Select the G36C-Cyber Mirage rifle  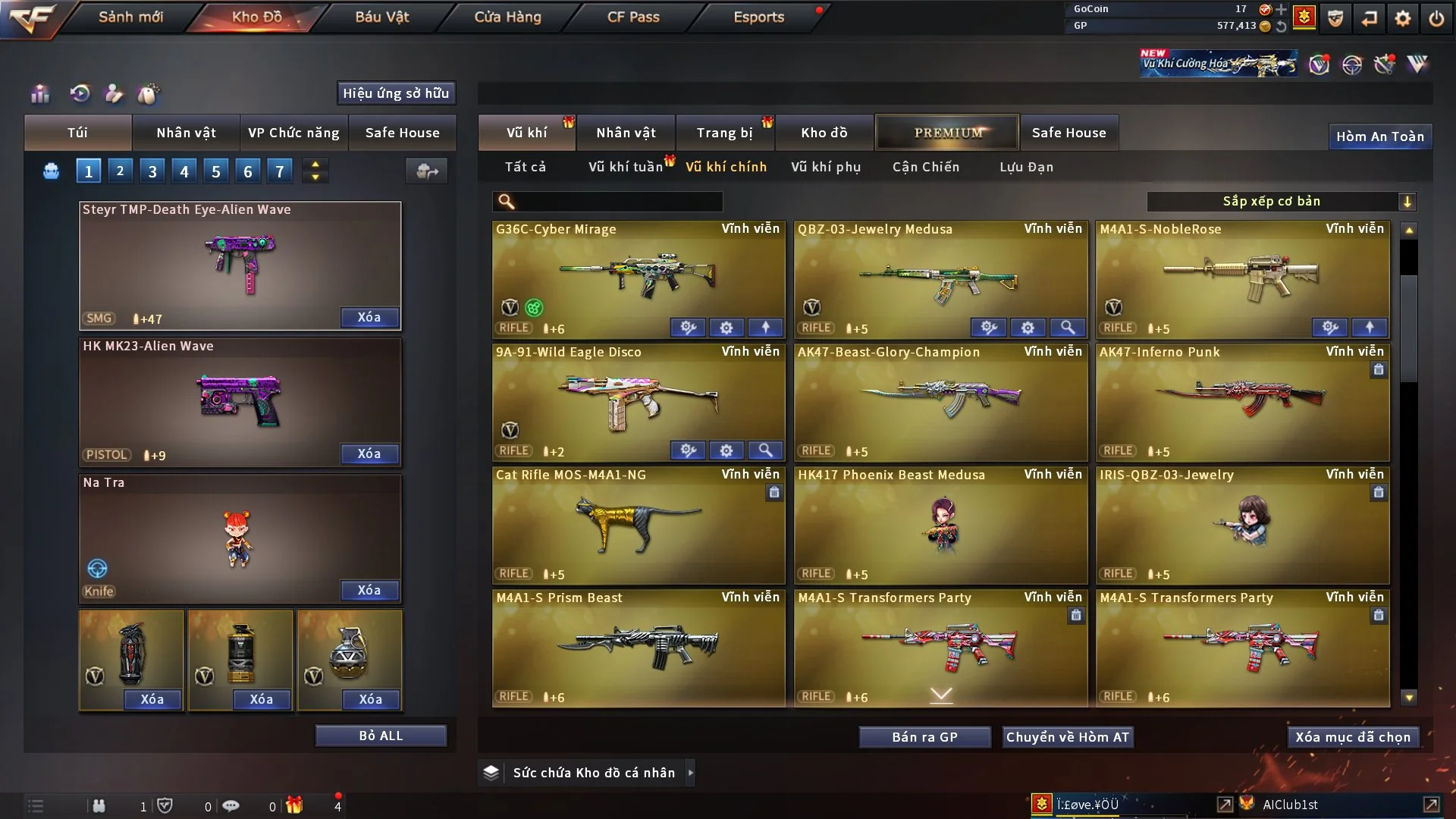tap(639, 278)
